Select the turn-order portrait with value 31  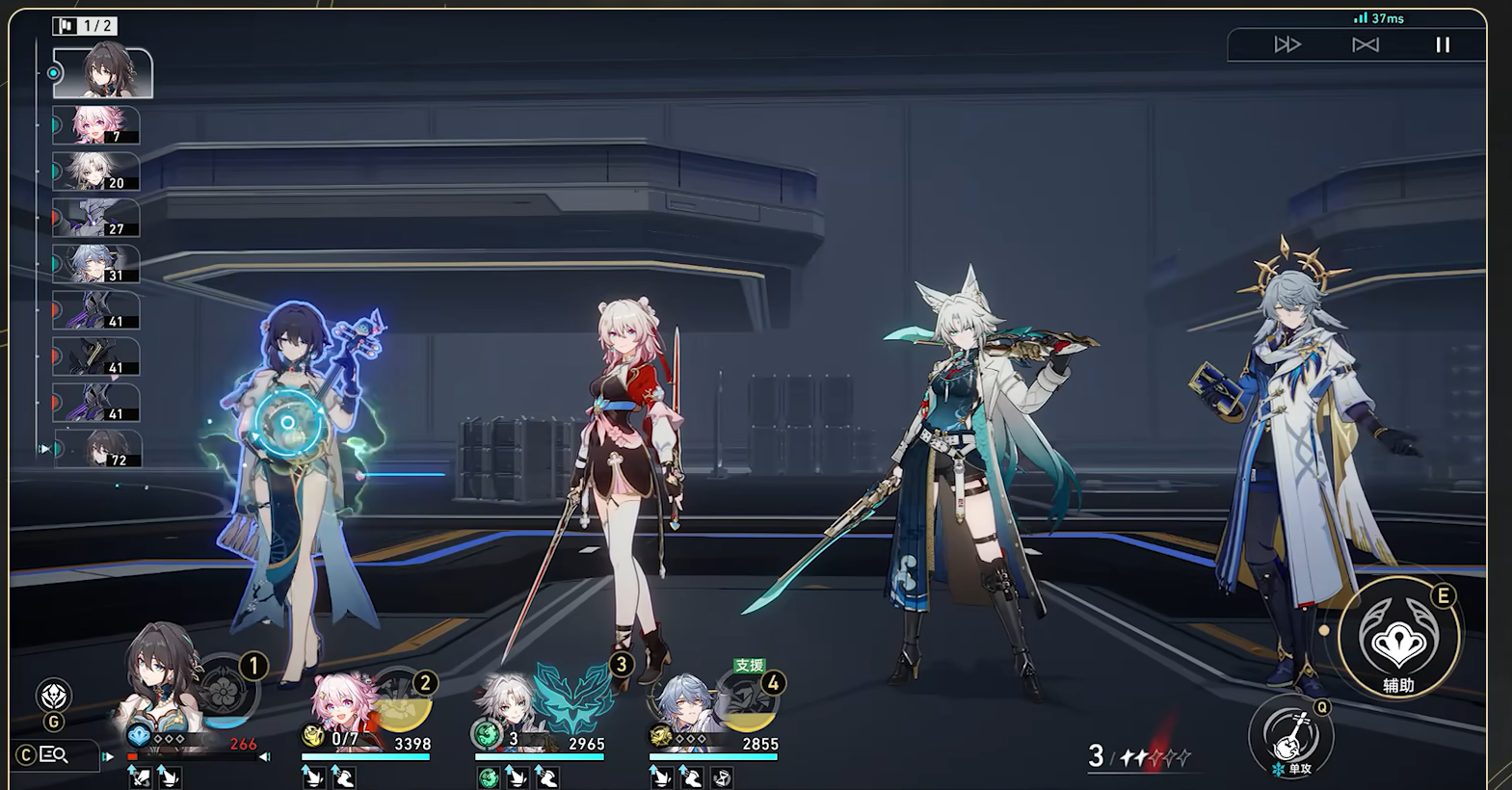click(x=96, y=264)
